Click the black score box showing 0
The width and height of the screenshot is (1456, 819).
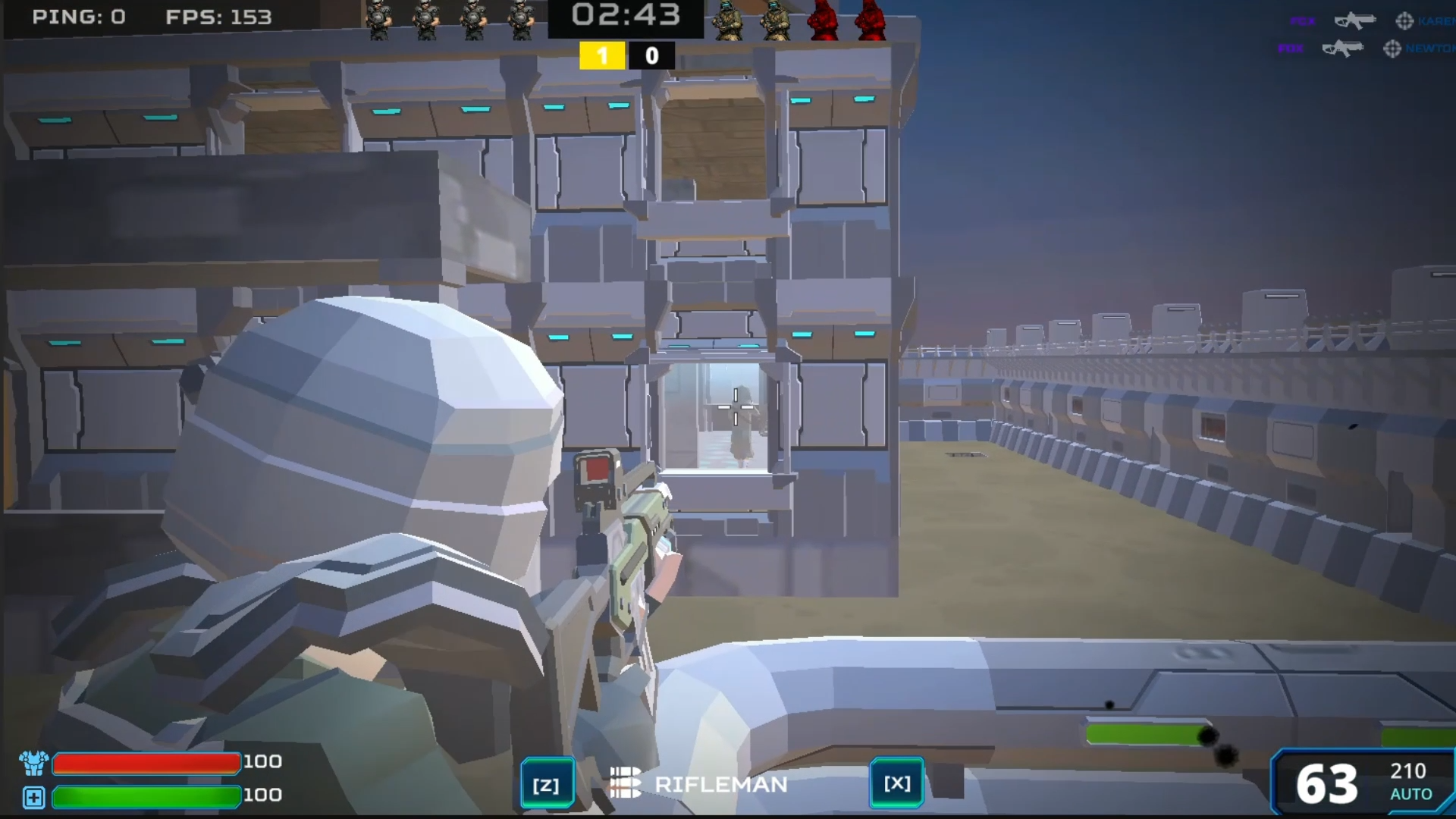point(651,55)
